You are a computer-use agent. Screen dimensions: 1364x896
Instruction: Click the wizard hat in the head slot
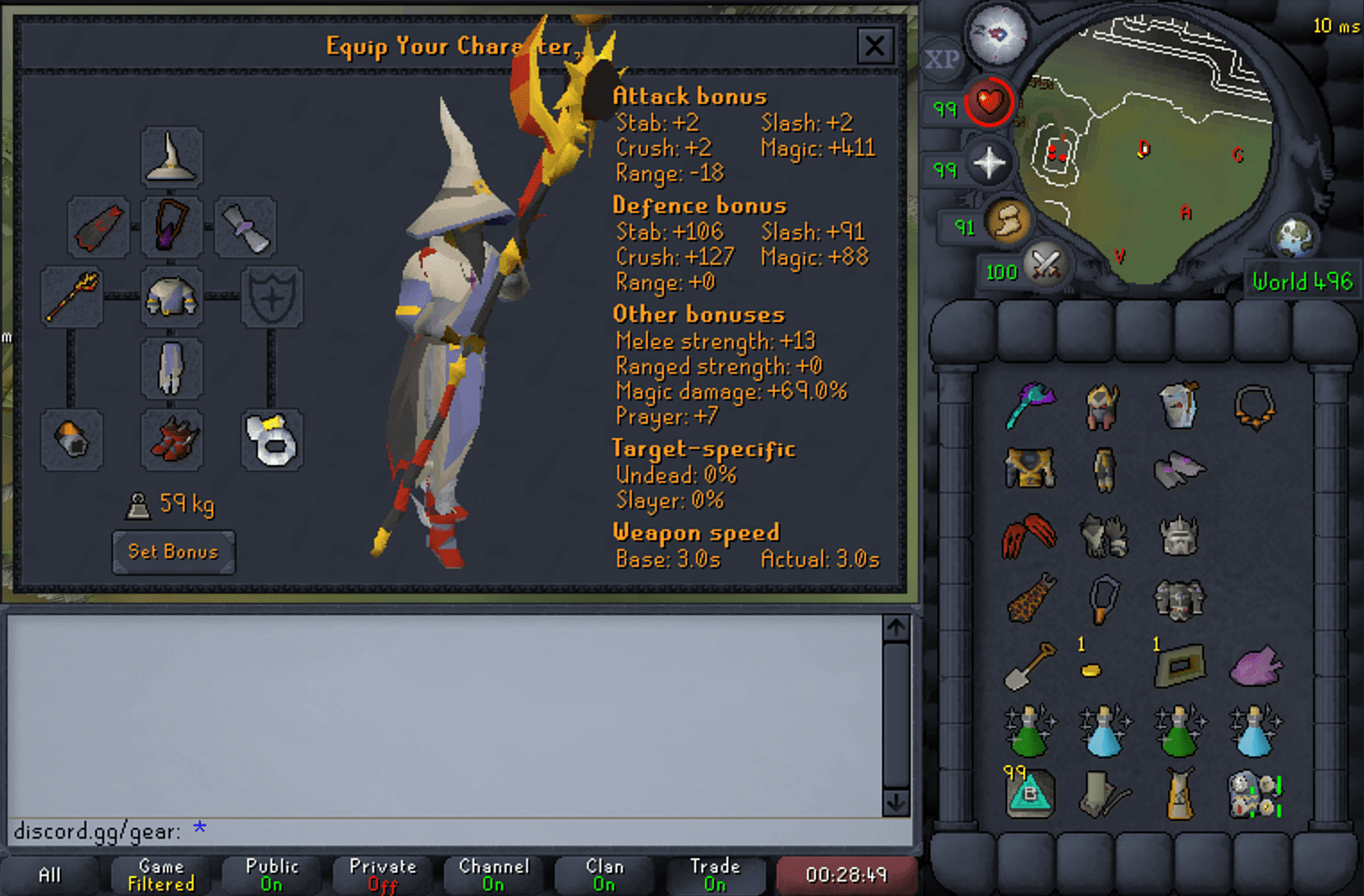point(172,158)
